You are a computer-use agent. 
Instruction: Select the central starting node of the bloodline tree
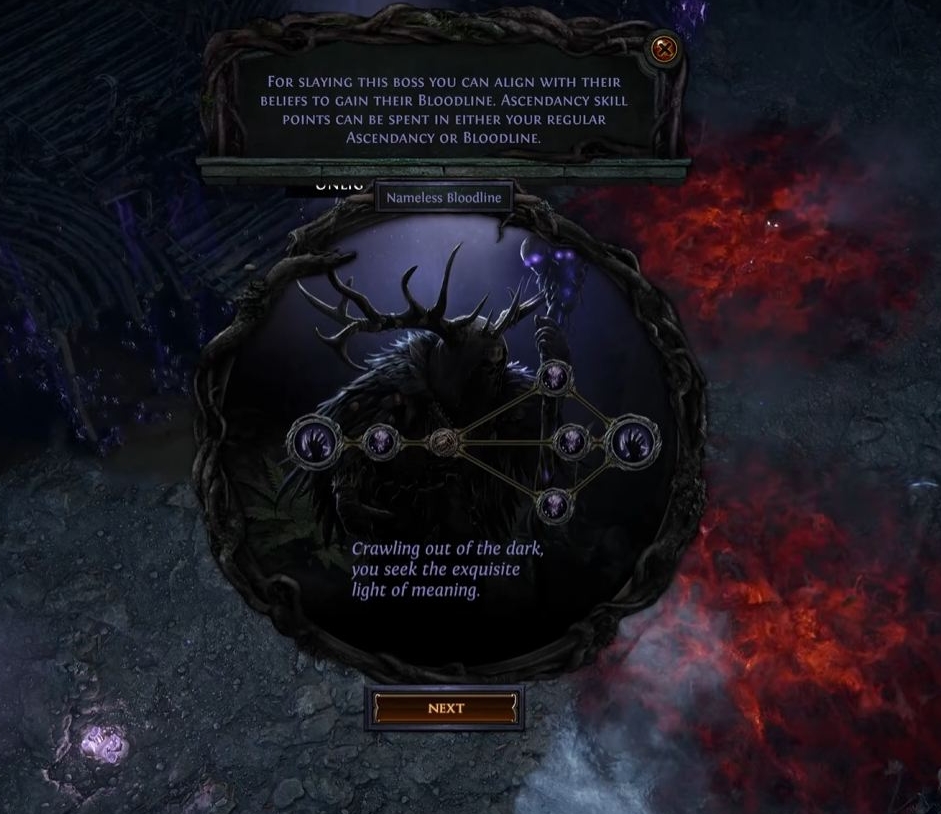443,441
